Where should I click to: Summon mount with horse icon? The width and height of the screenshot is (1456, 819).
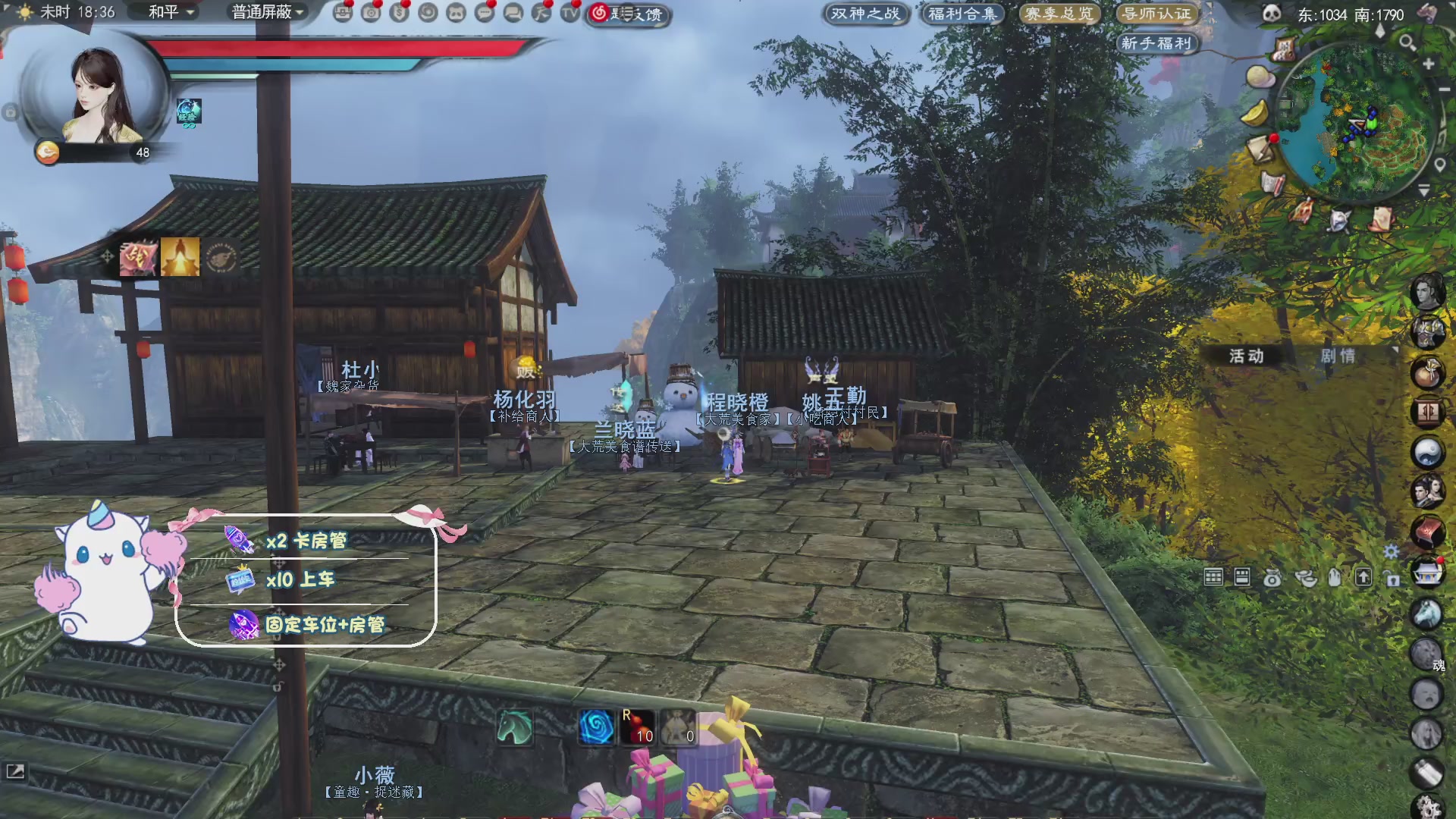click(x=514, y=727)
